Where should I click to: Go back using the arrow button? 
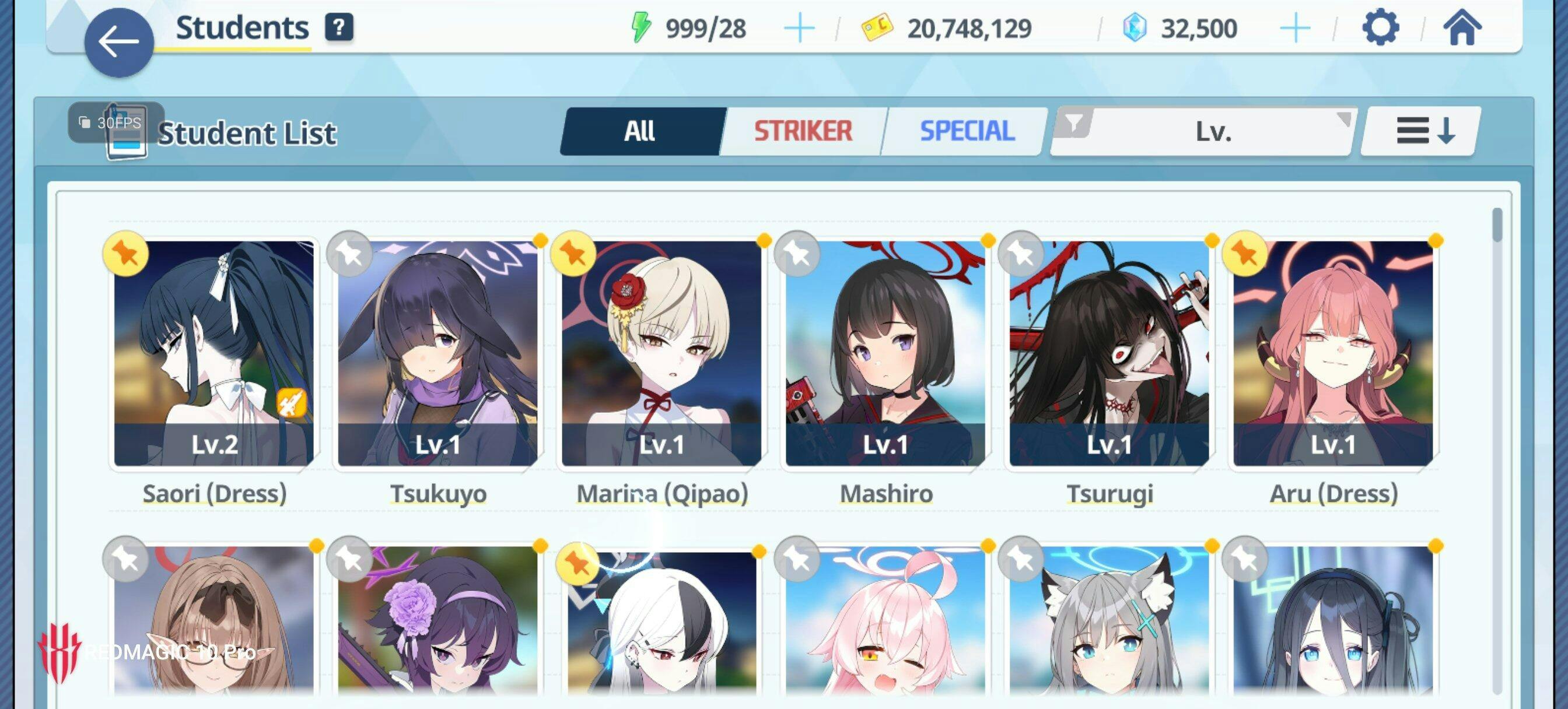[x=118, y=43]
